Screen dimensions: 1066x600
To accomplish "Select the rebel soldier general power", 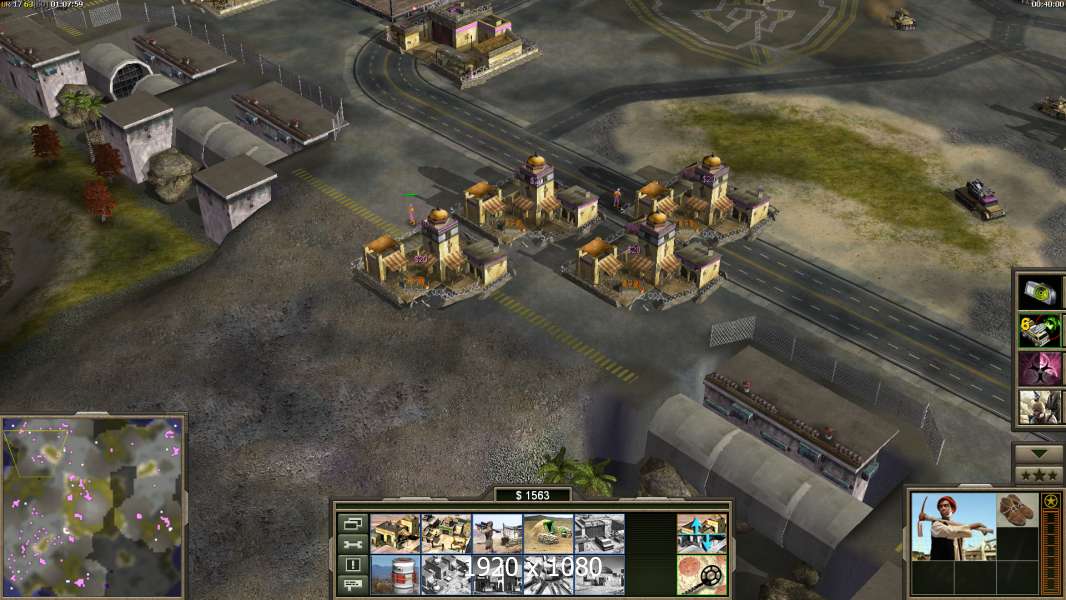I will point(1040,406).
